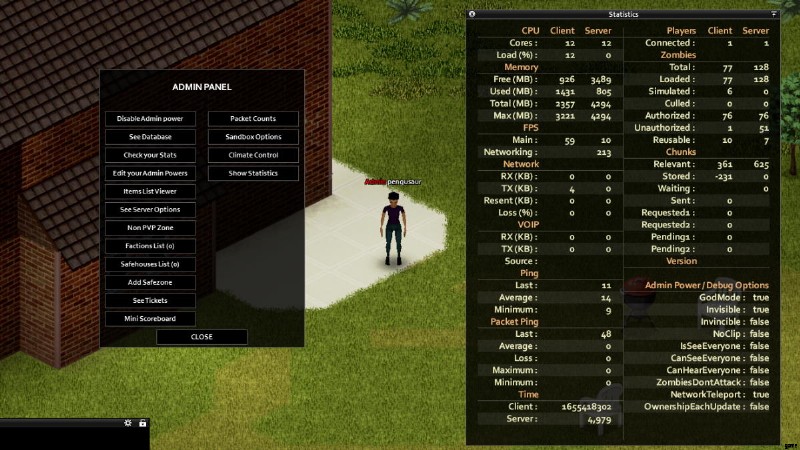Open Sandbox Options

click(x=253, y=137)
